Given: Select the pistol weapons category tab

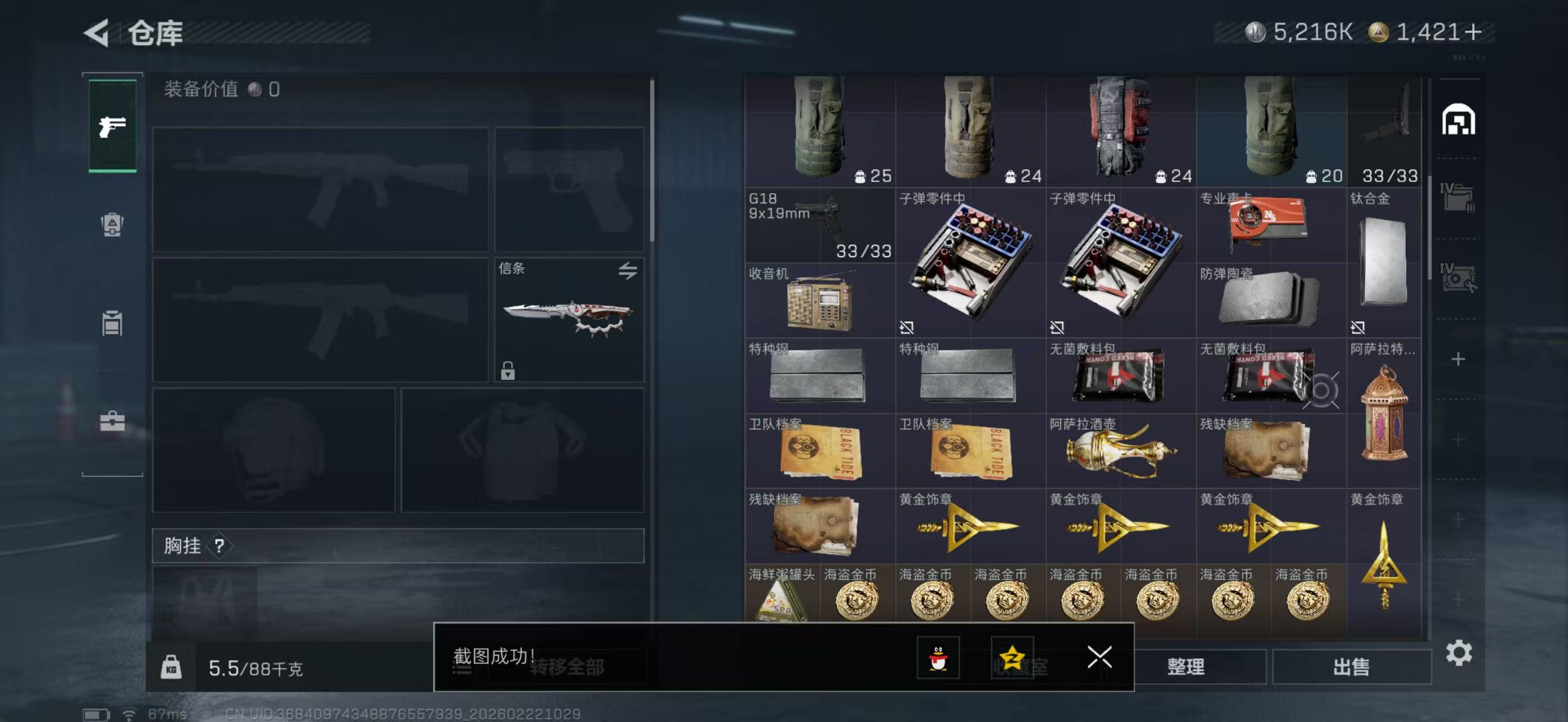Looking at the screenshot, I should (112, 126).
